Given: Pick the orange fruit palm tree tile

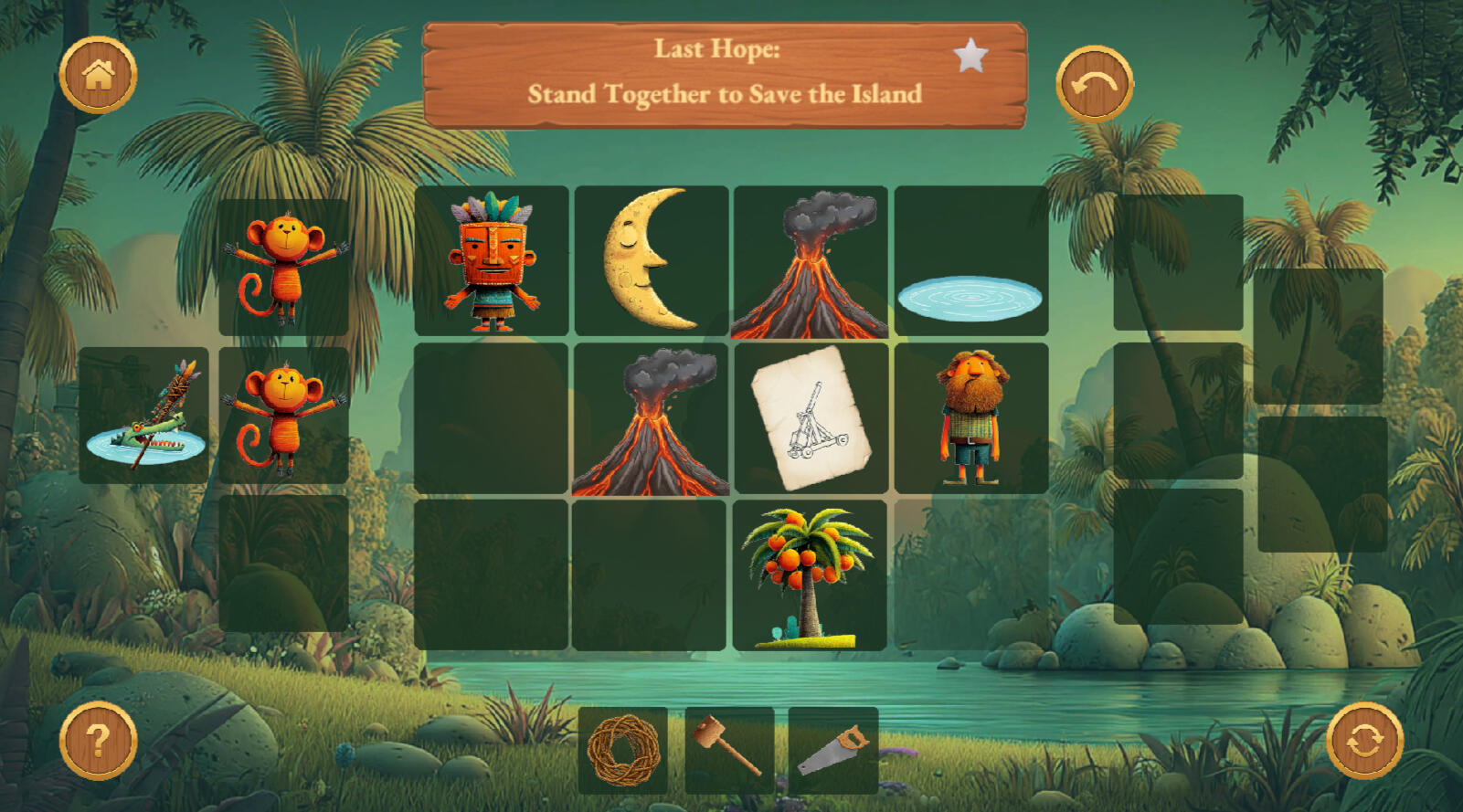Looking at the screenshot, I should coord(810,575).
